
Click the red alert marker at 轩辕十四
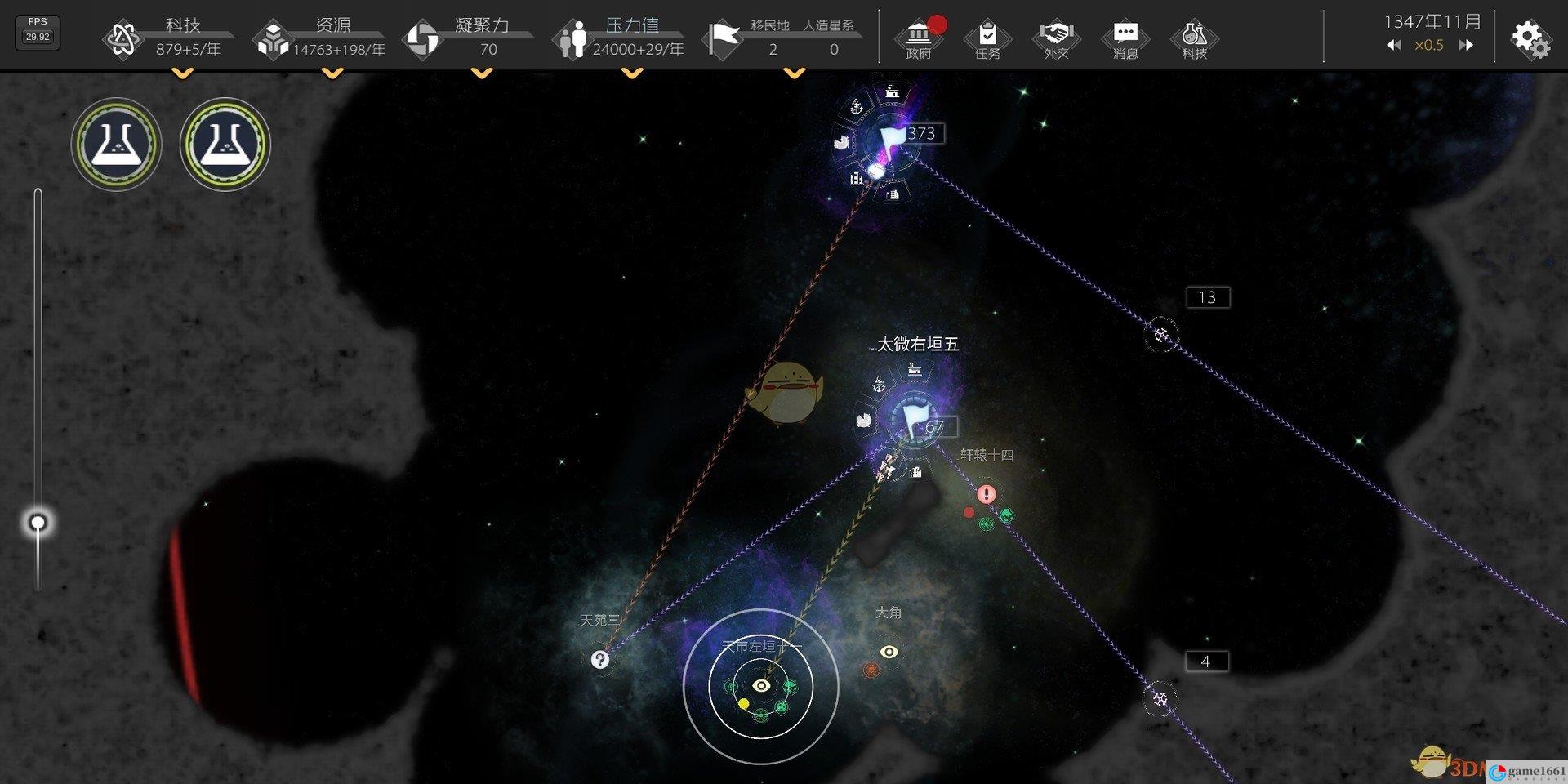click(x=987, y=494)
